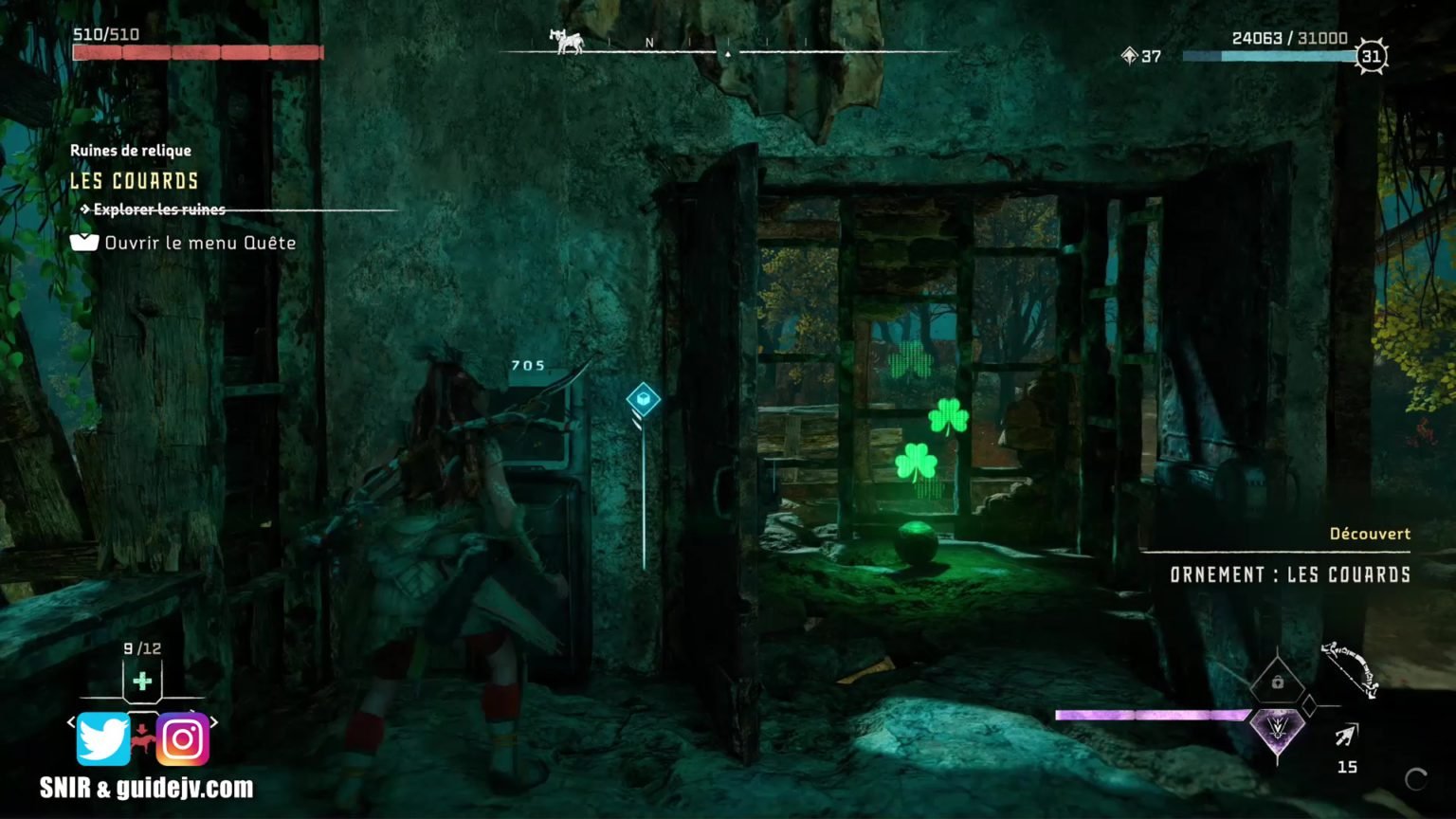Screen dimensions: 1456x819
Task: Open the Ornement Les Couards discovery notification
Action: (x=1289, y=574)
